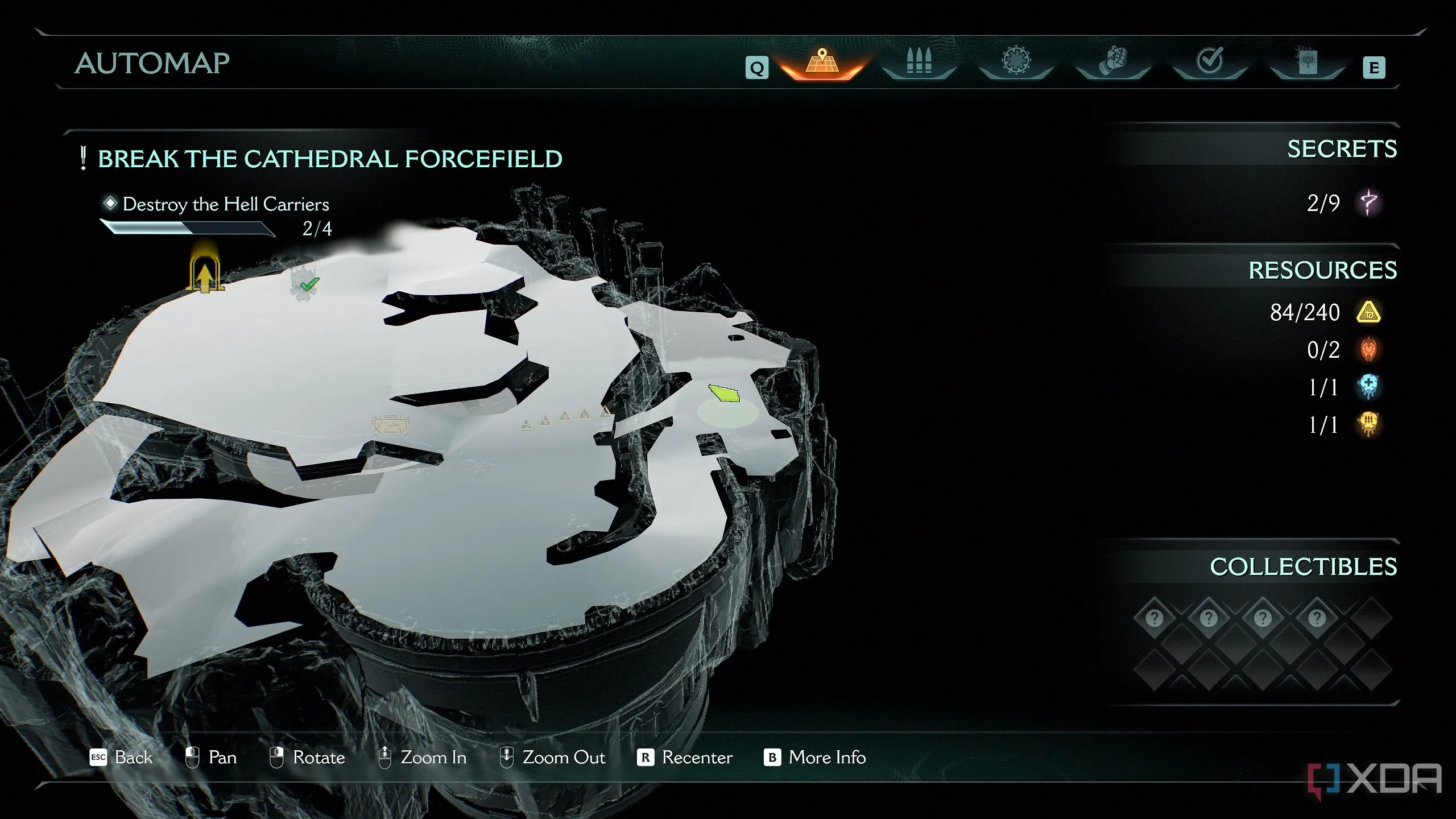Click the golden arrow gate map marker
Image resolution: width=1456 pixels, height=819 pixels.
click(204, 274)
